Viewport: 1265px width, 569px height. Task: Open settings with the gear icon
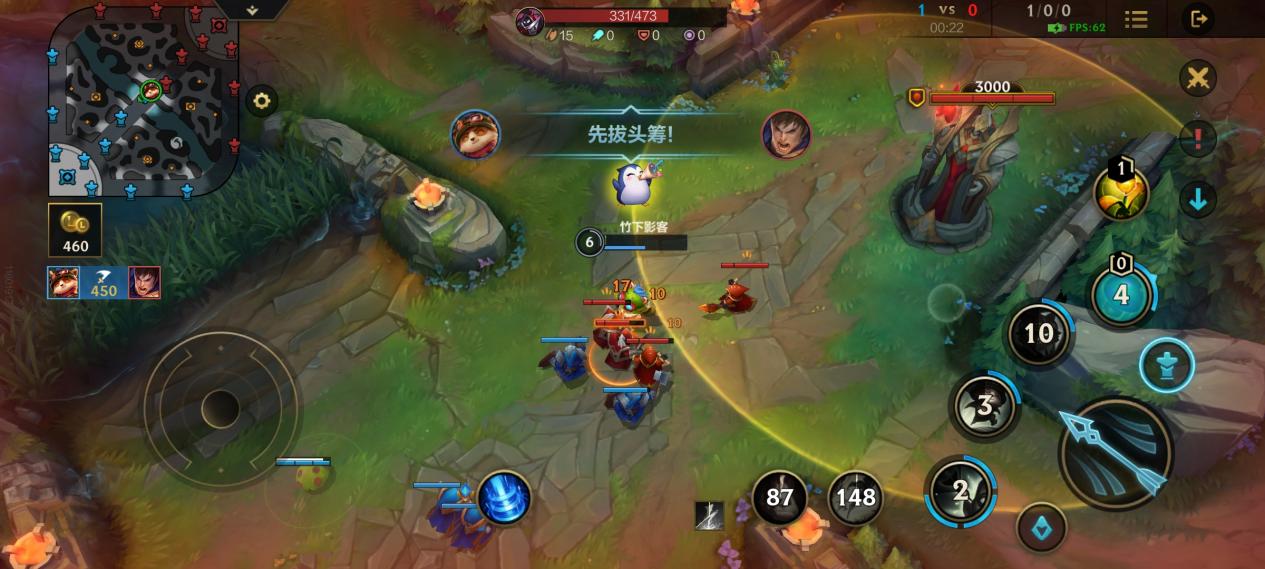(x=262, y=101)
